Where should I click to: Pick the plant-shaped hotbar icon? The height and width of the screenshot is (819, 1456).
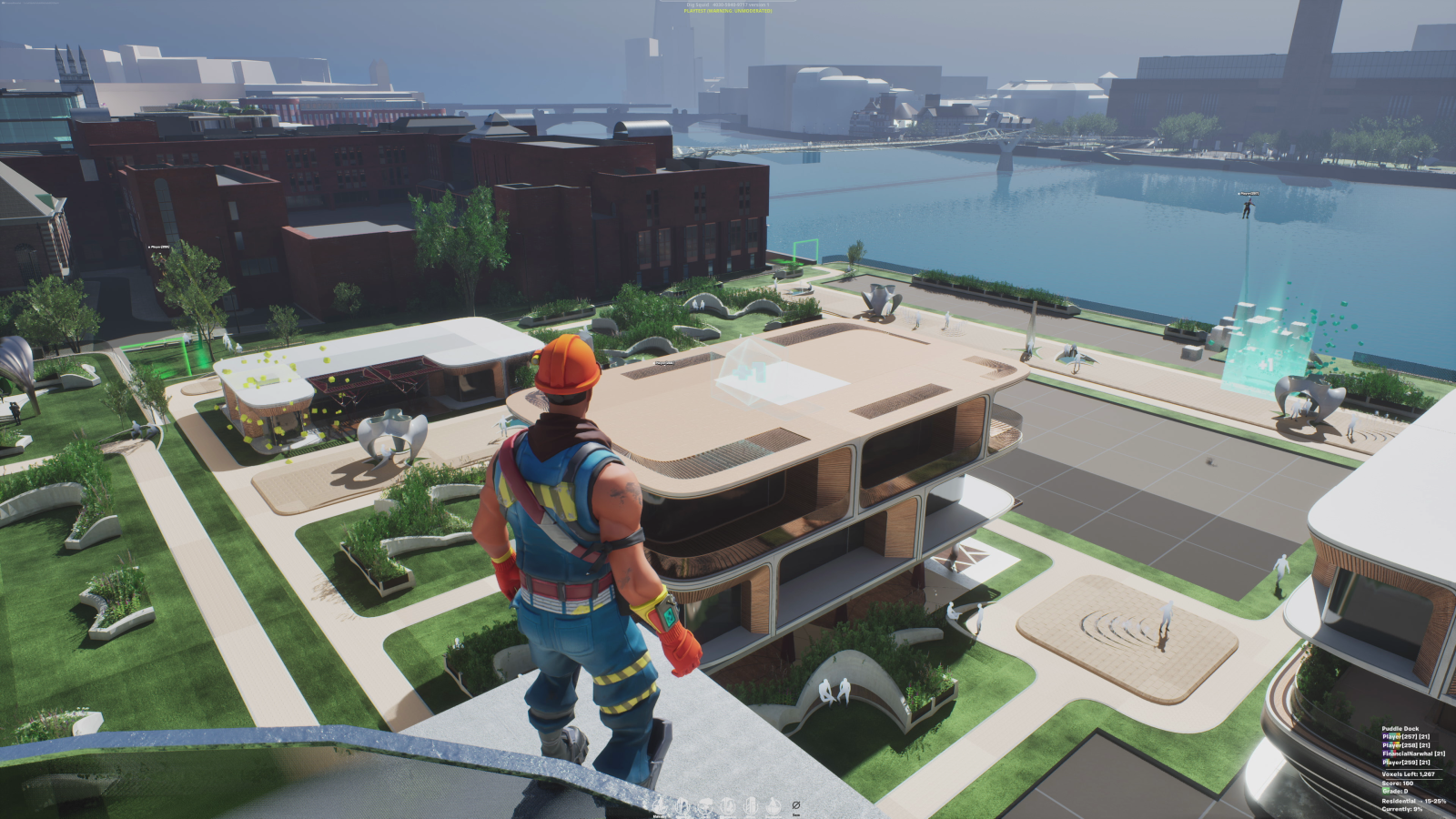pyautogui.click(x=773, y=805)
